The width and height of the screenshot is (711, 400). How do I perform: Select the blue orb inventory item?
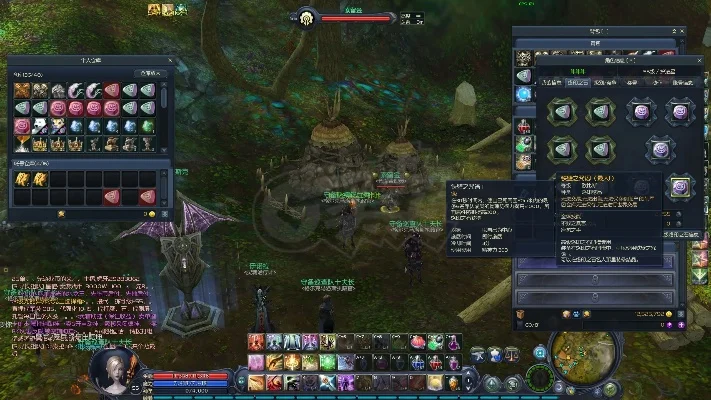point(523,93)
